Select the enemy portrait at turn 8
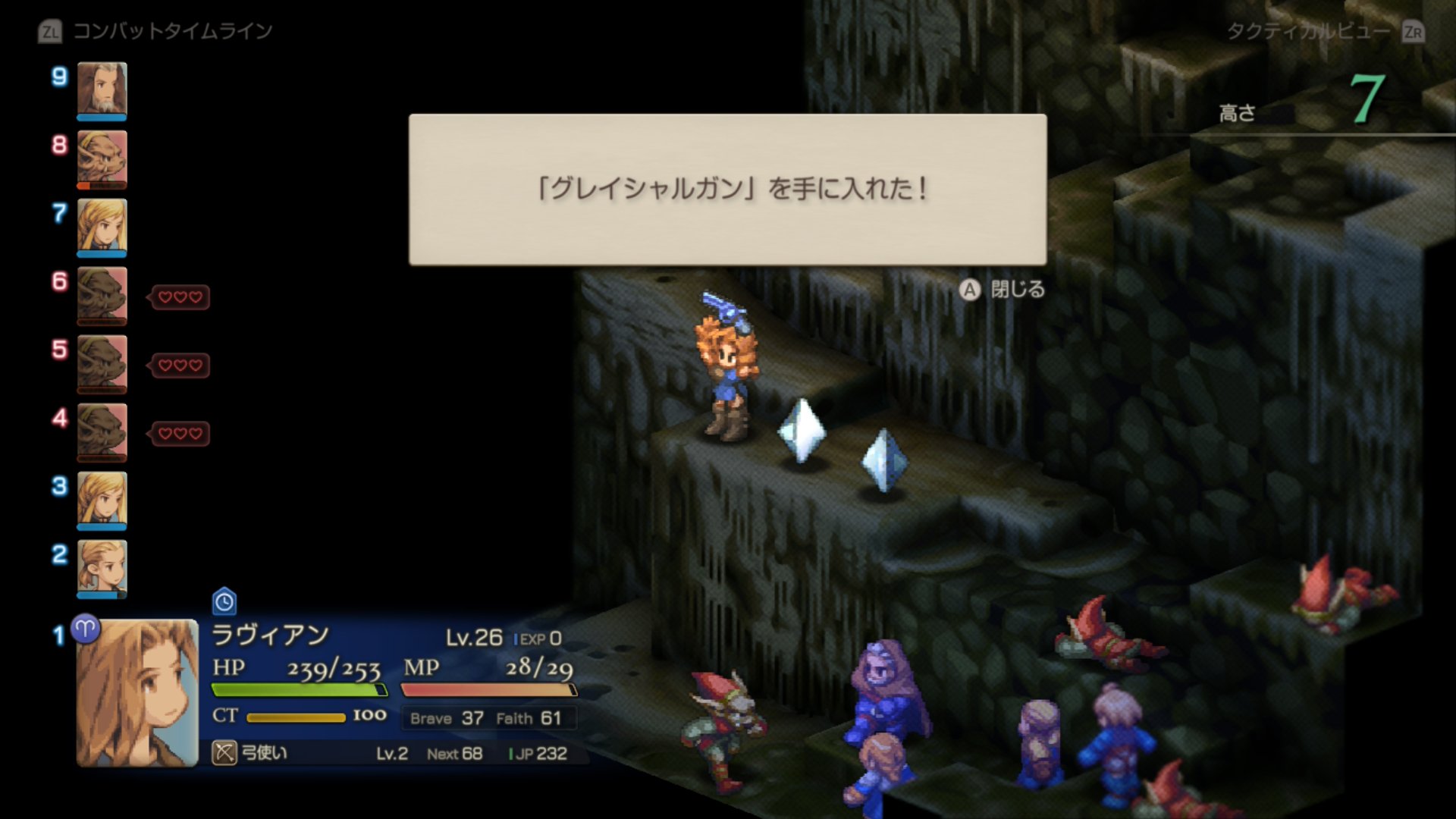The width and height of the screenshot is (1456, 819). tap(102, 158)
